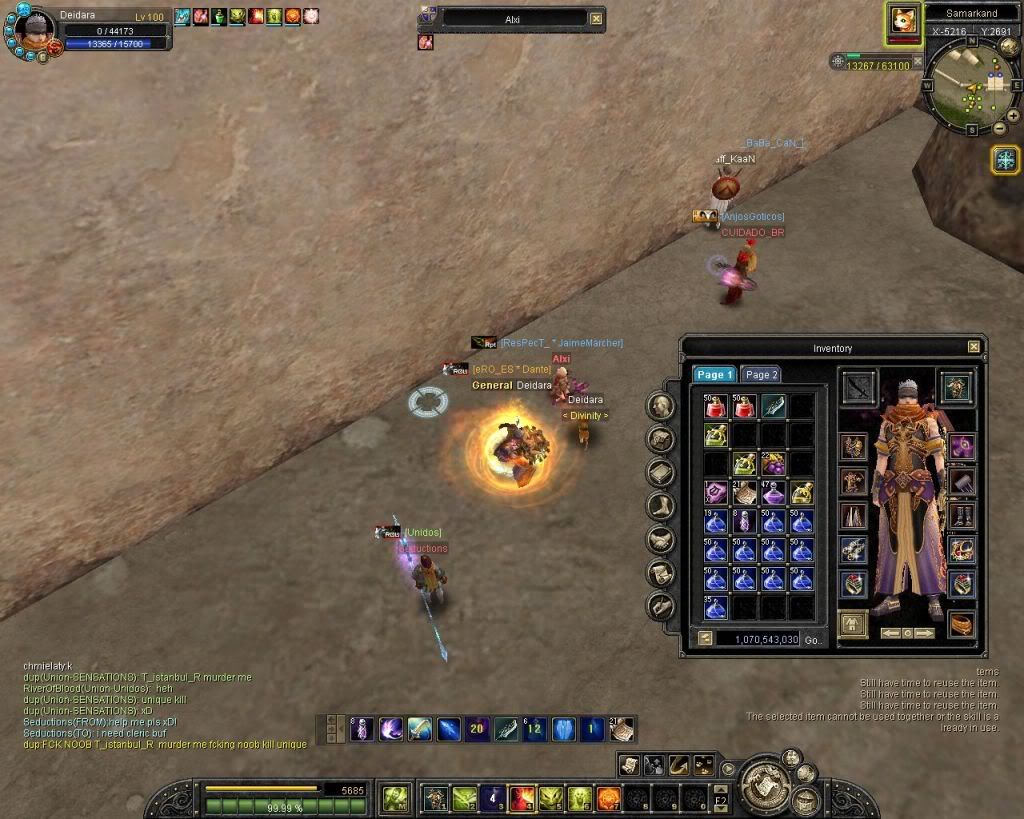1024x819 pixels.
Task: Click the Deidara player portrait
Action: 33,34
